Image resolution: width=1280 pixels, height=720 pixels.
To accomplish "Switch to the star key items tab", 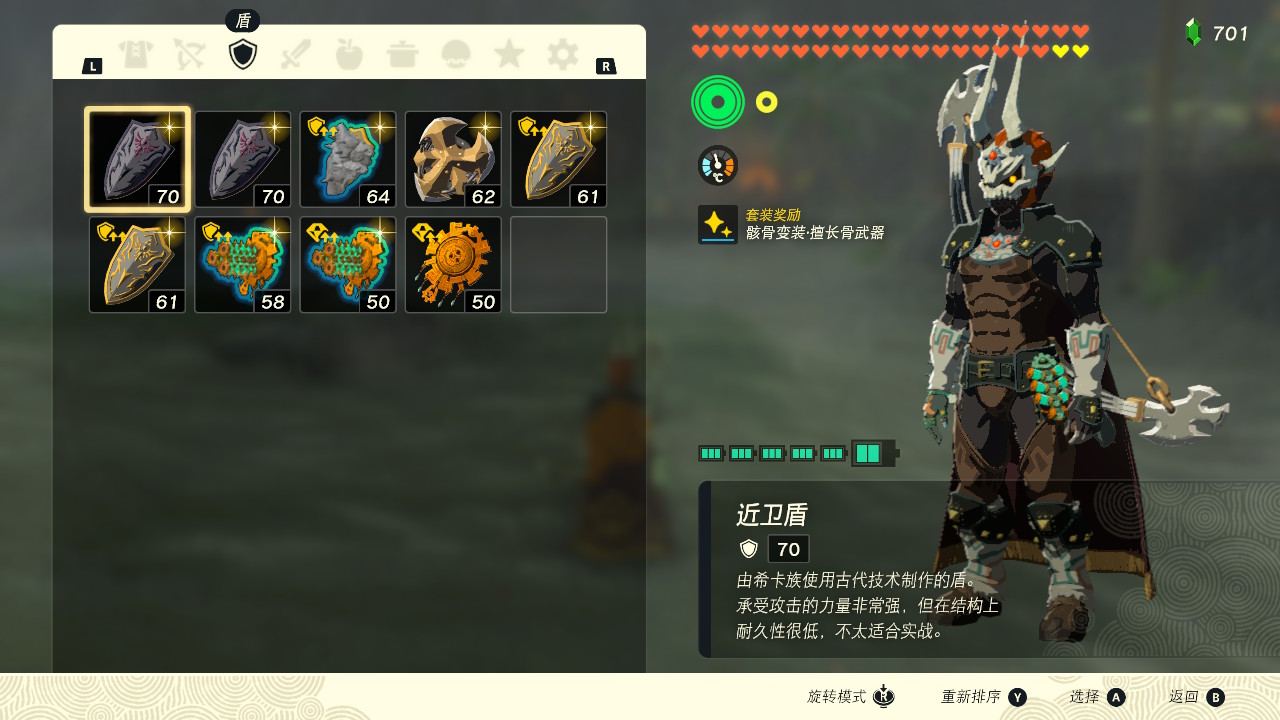I will pos(509,54).
